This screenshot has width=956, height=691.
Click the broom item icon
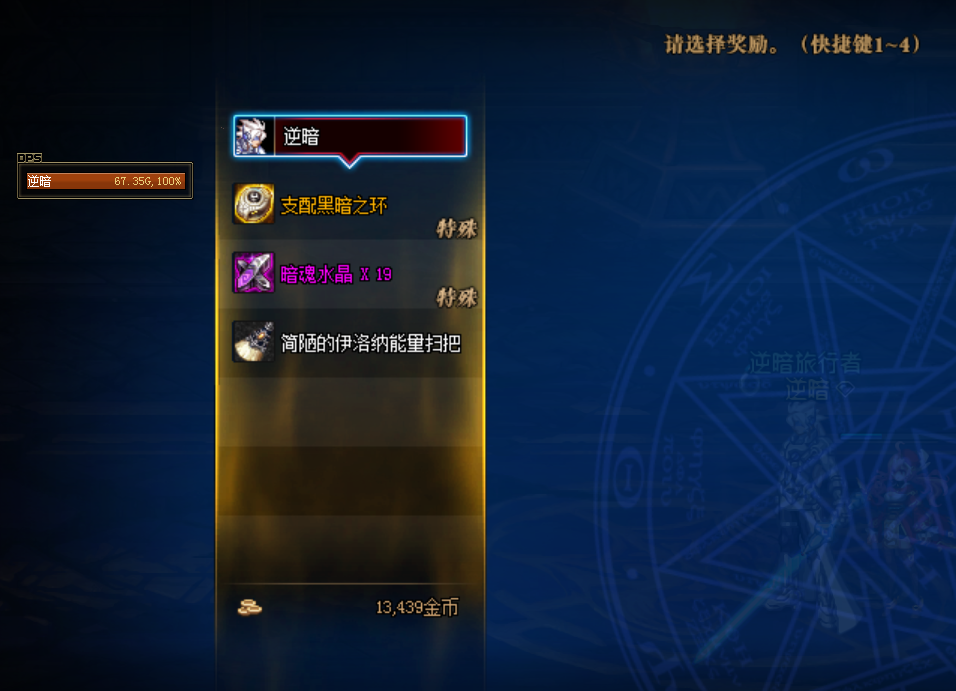[254, 342]
